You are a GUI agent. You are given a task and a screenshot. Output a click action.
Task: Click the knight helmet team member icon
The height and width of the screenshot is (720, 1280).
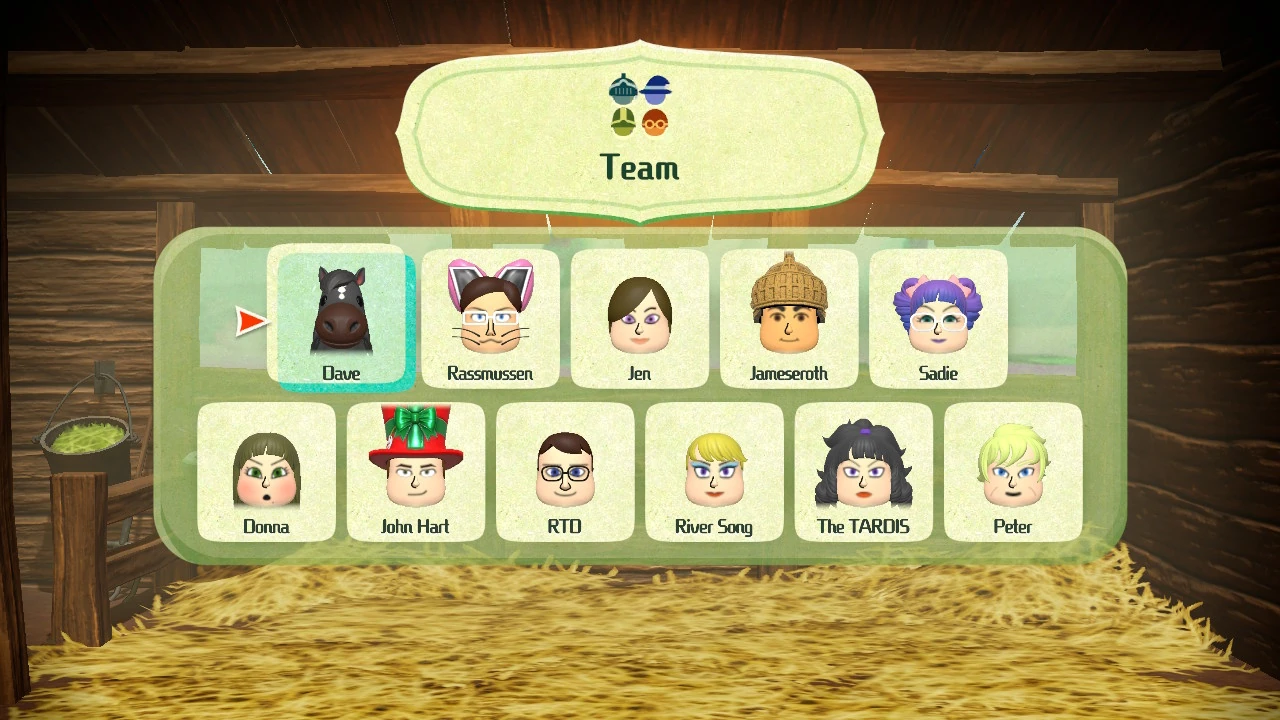[x=622, y=90]
